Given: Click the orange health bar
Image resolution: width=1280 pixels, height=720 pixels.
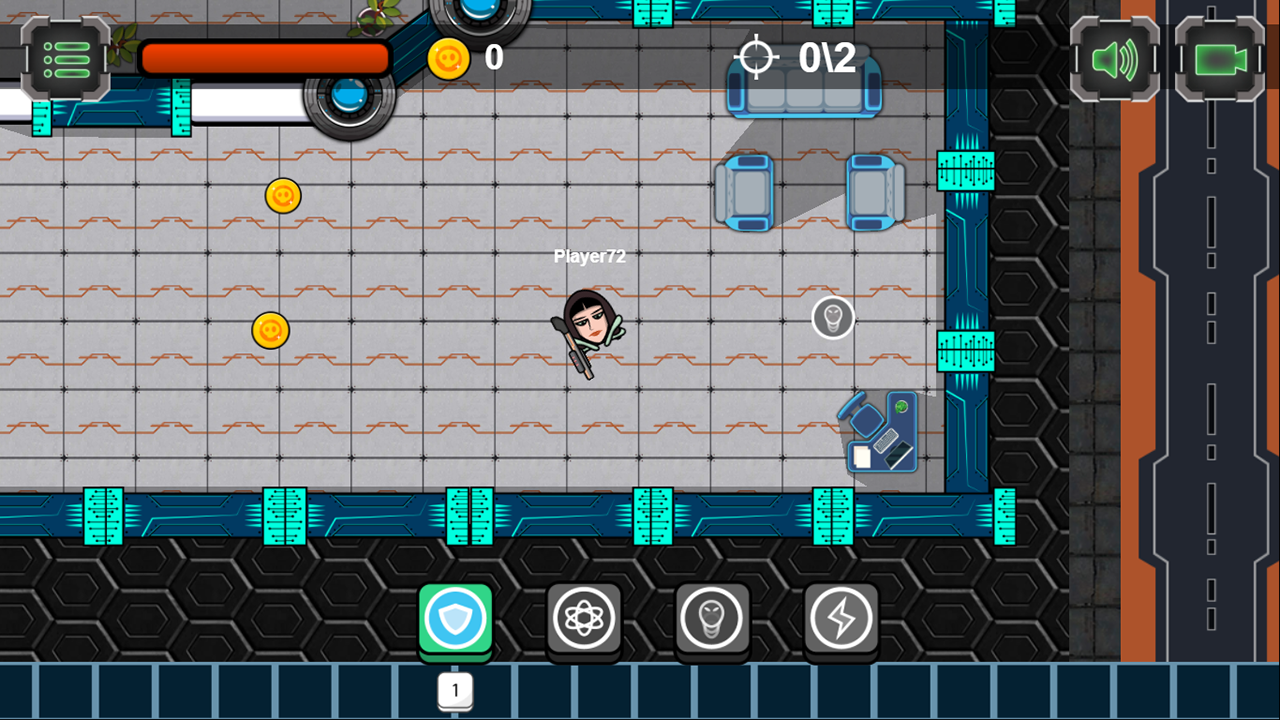Looking at the screenshot, I should click(x=265, y=58).
